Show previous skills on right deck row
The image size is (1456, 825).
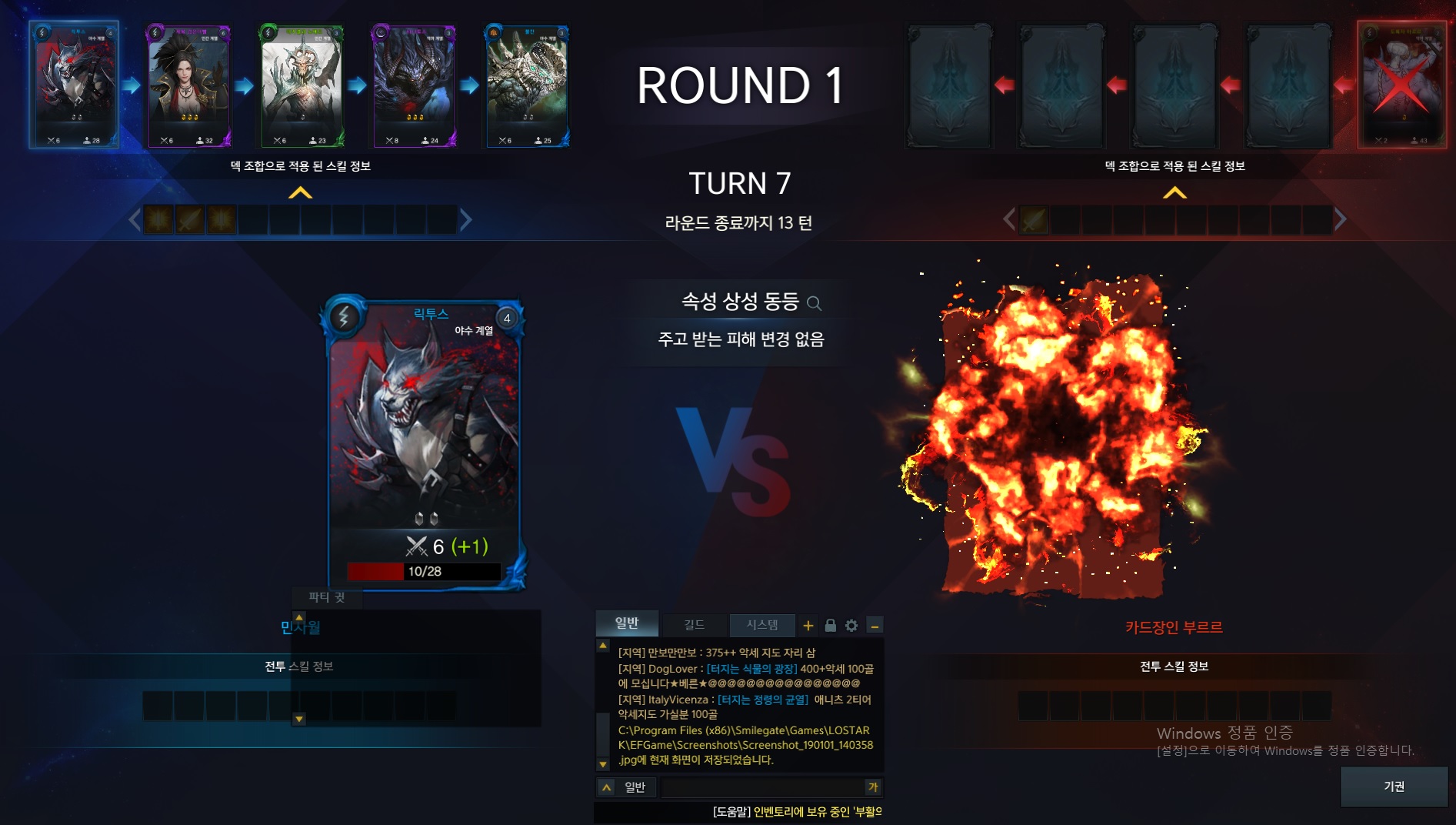tap(1009, 220)
